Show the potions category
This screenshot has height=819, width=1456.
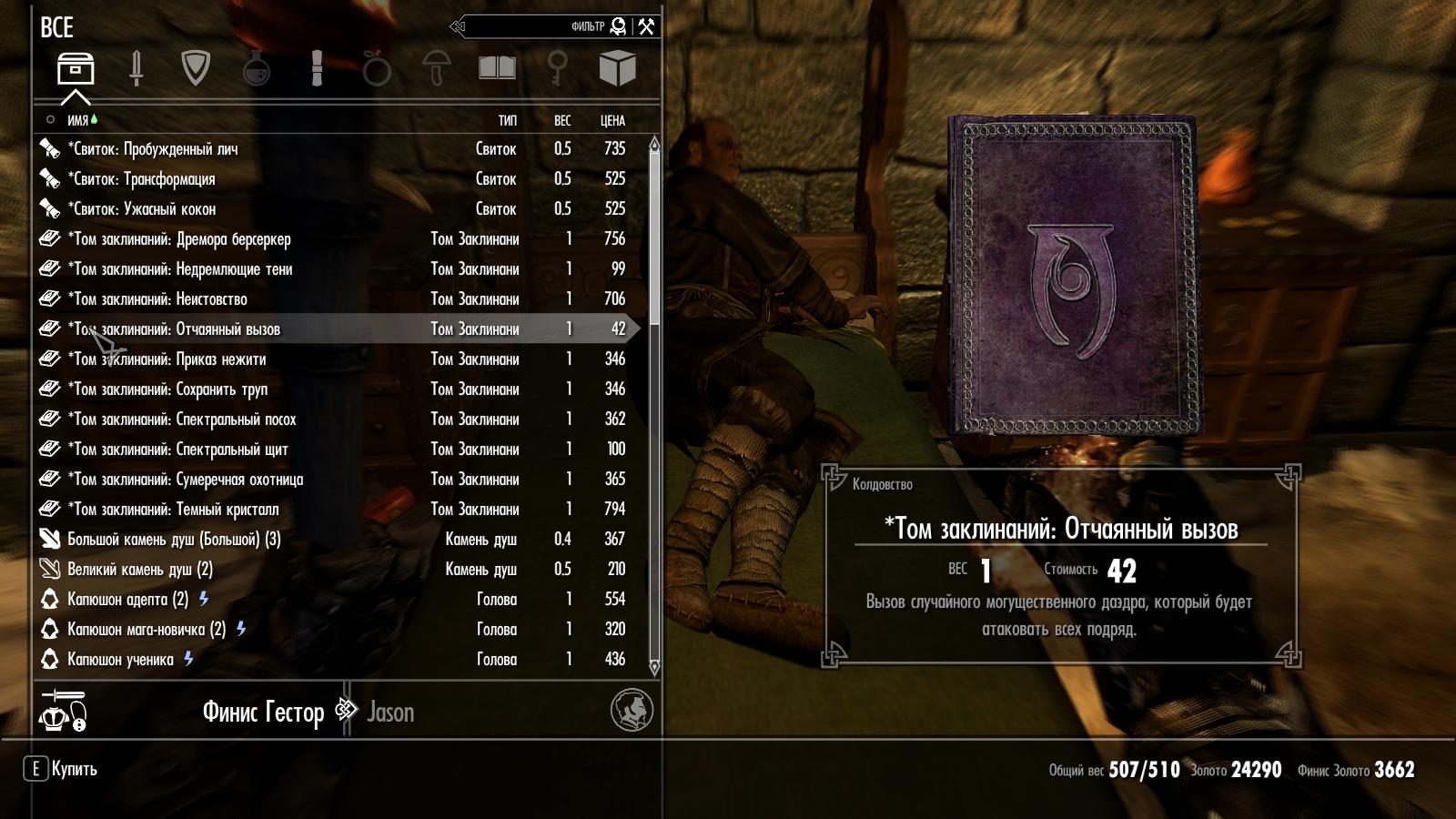(x=257, y=68)
